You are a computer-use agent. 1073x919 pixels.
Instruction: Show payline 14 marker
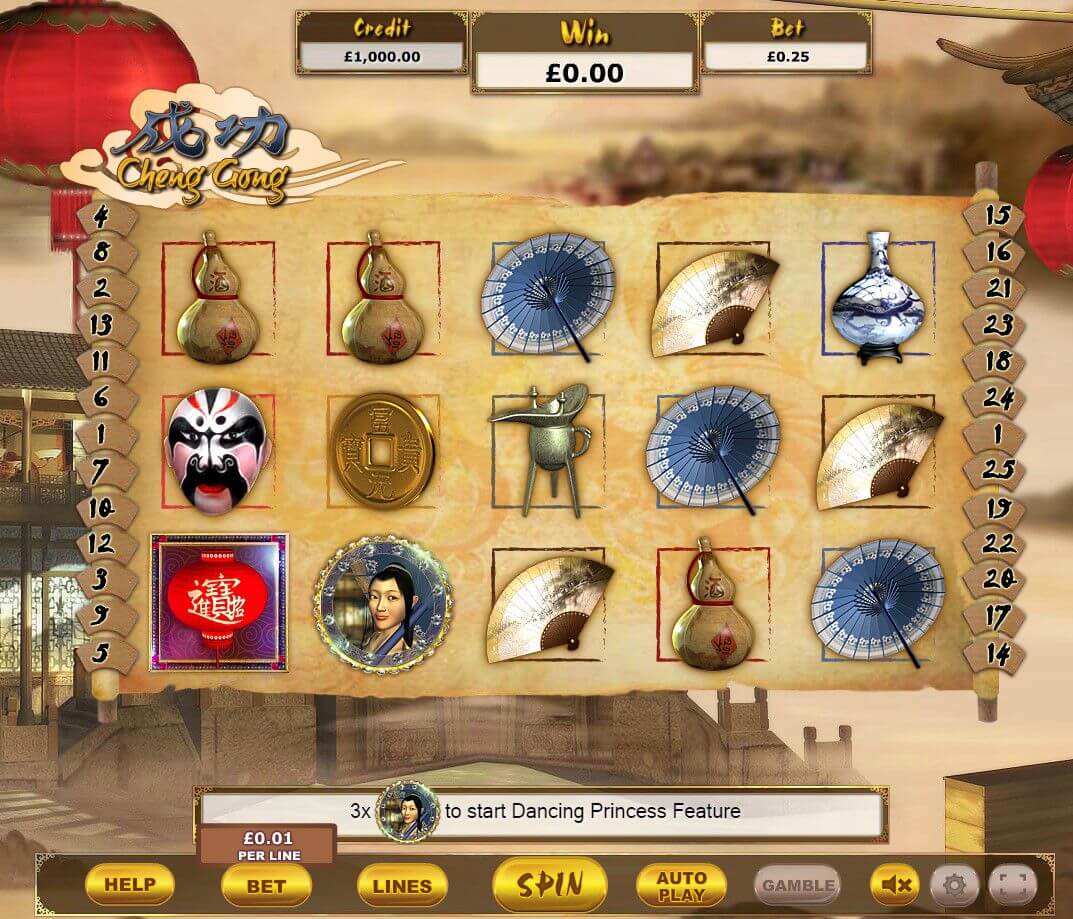(997, 654)
